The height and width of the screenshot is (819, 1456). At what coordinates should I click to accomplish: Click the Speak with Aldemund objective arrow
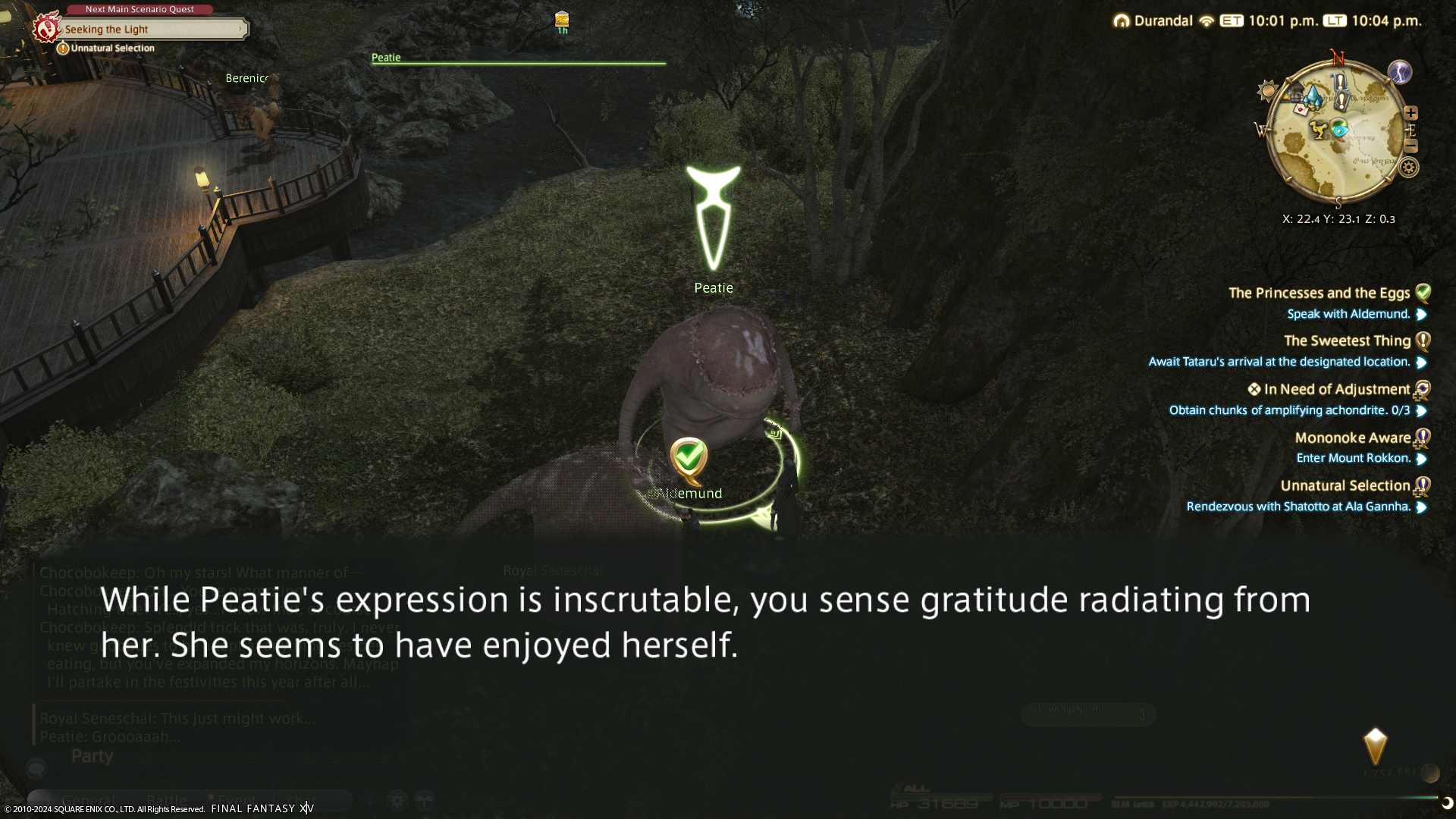[x=1422, y=315]
